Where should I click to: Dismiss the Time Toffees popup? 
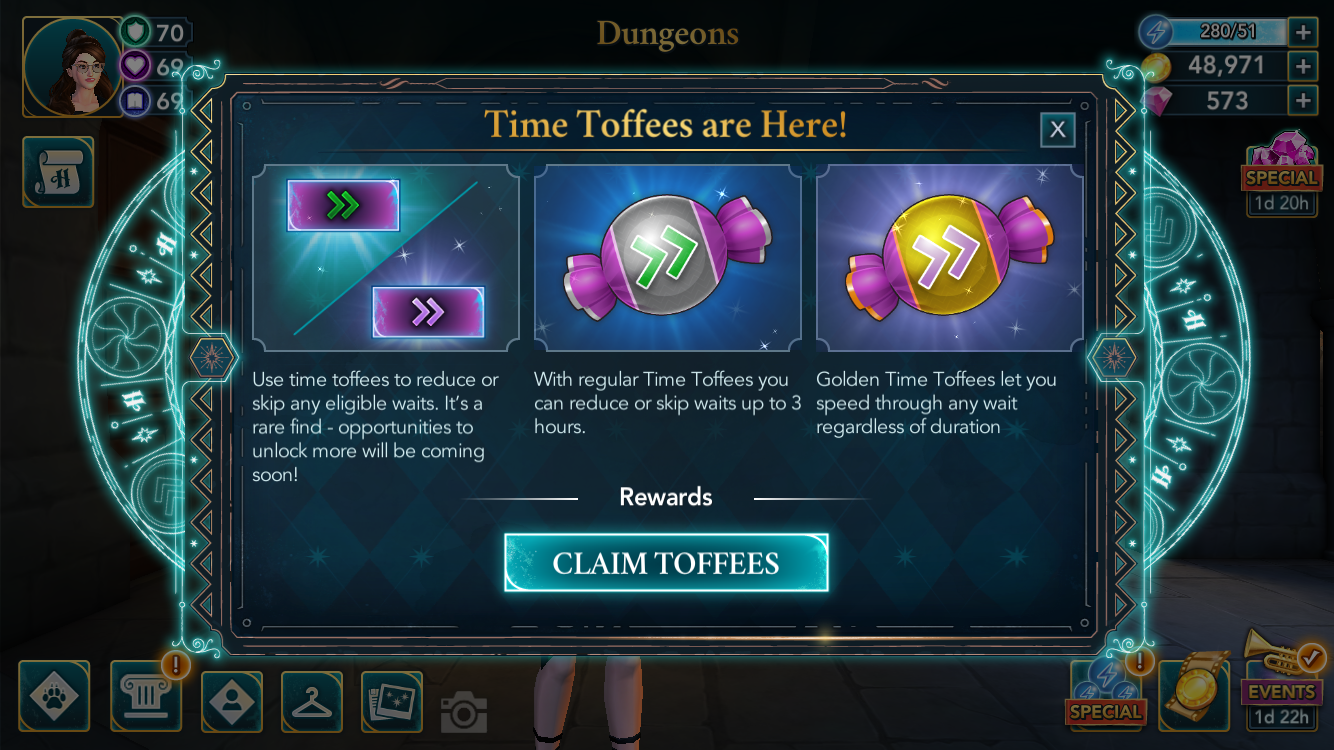coord(1057,130)
